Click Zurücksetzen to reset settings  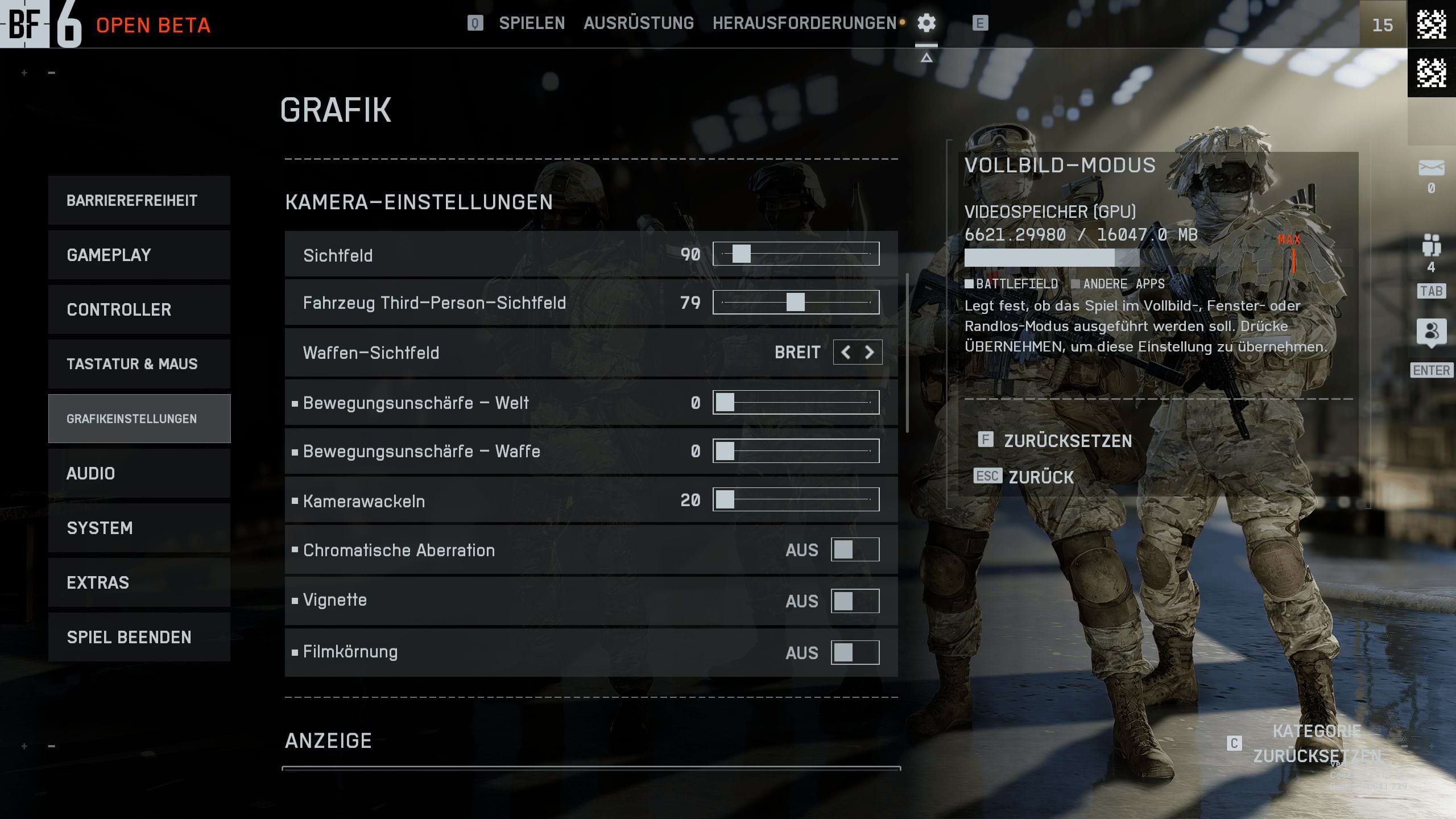(x=1067, y=441)
